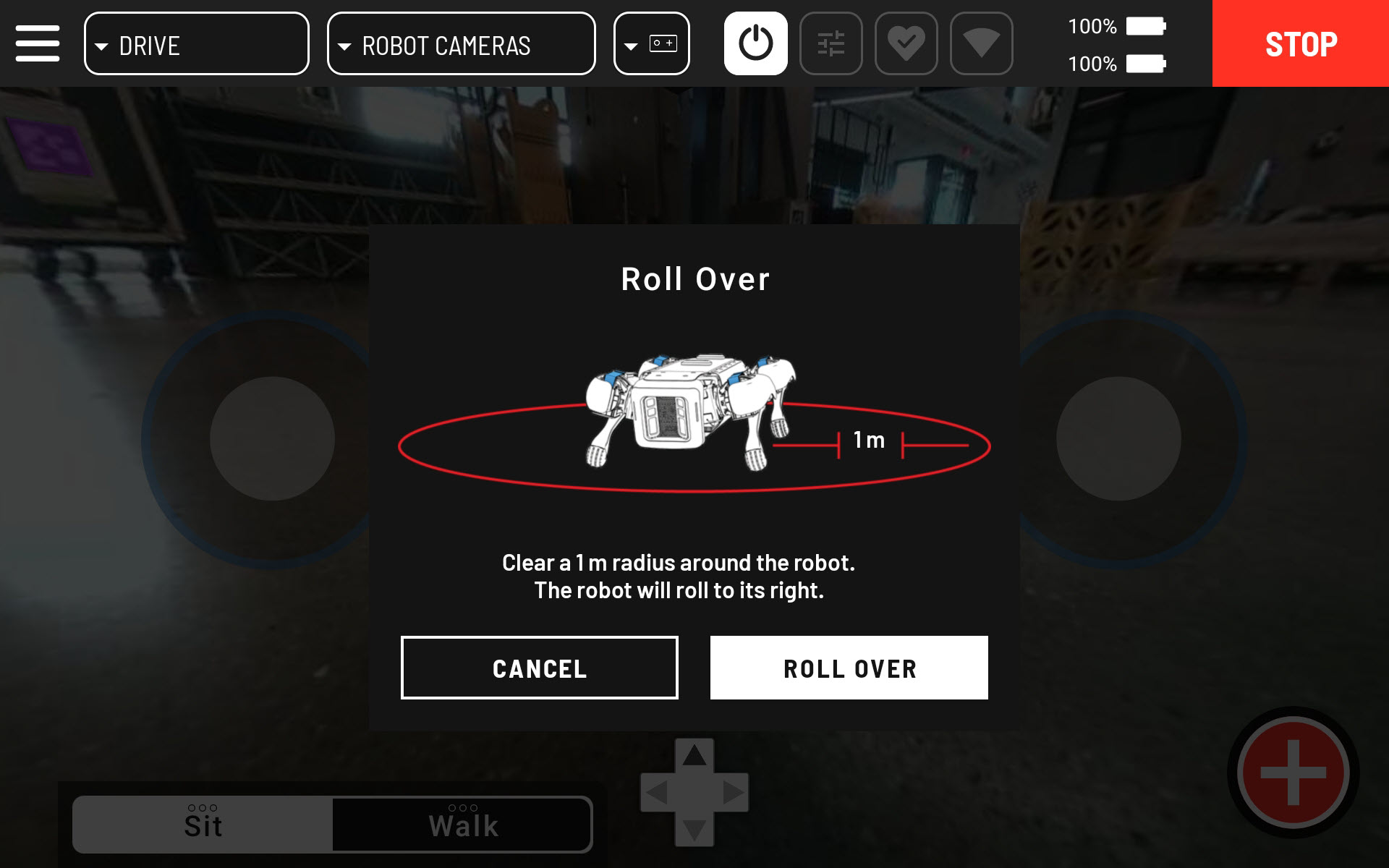Tap the Sit/Walk mode switch
Image resolution: width=1389 pixels, height=868 pixels.
tap(333, 822)
